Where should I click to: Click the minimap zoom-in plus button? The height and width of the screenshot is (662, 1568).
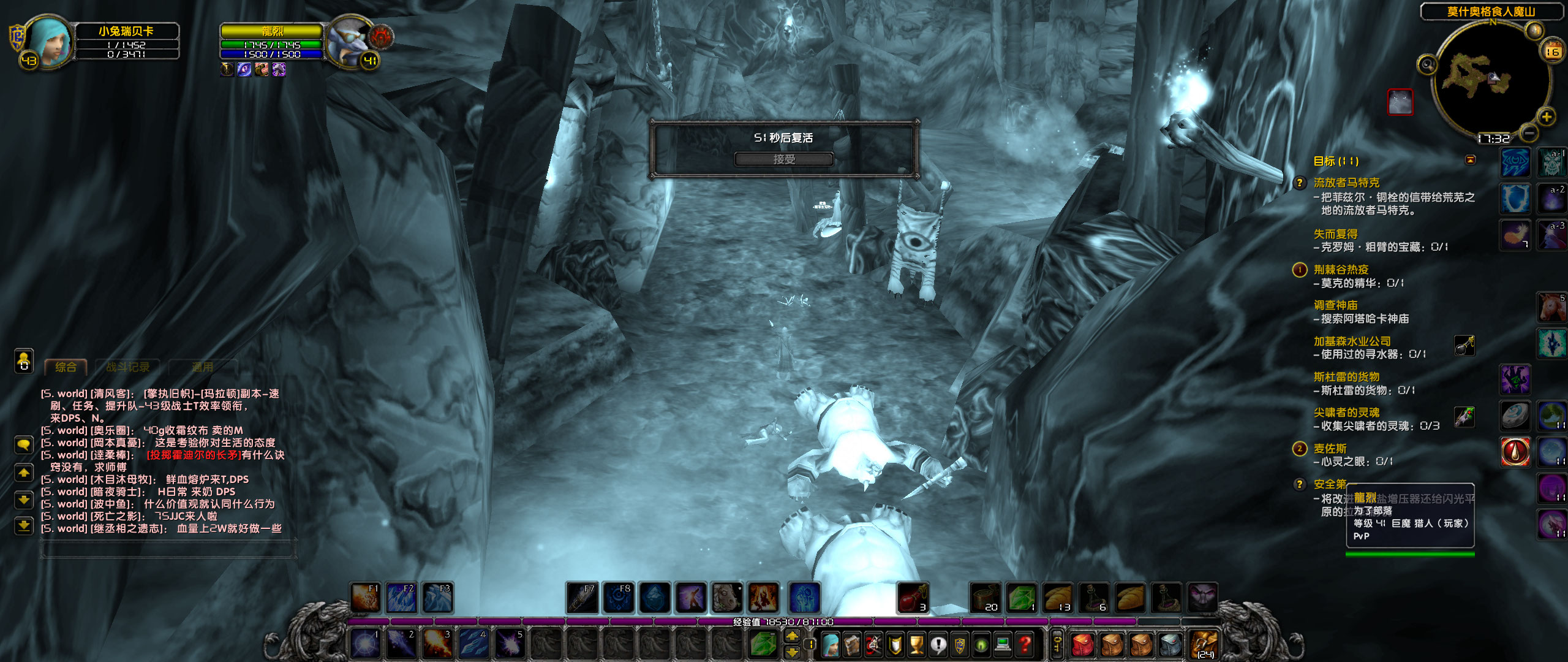[x=1546, y=116]
